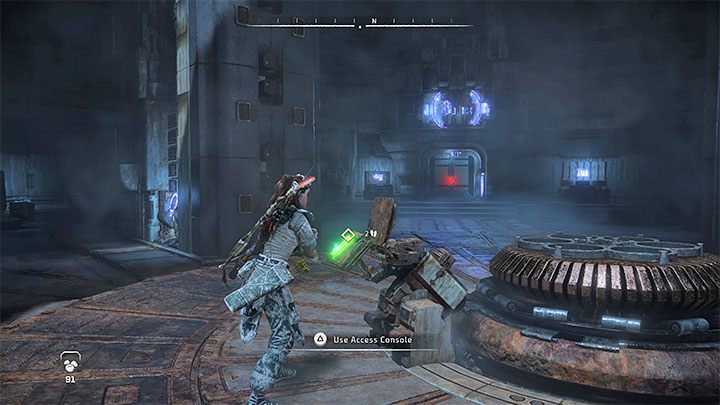Click the yellow diamond objective marker
The height and width of the screenshot is (405, 720).
(347, 236)
